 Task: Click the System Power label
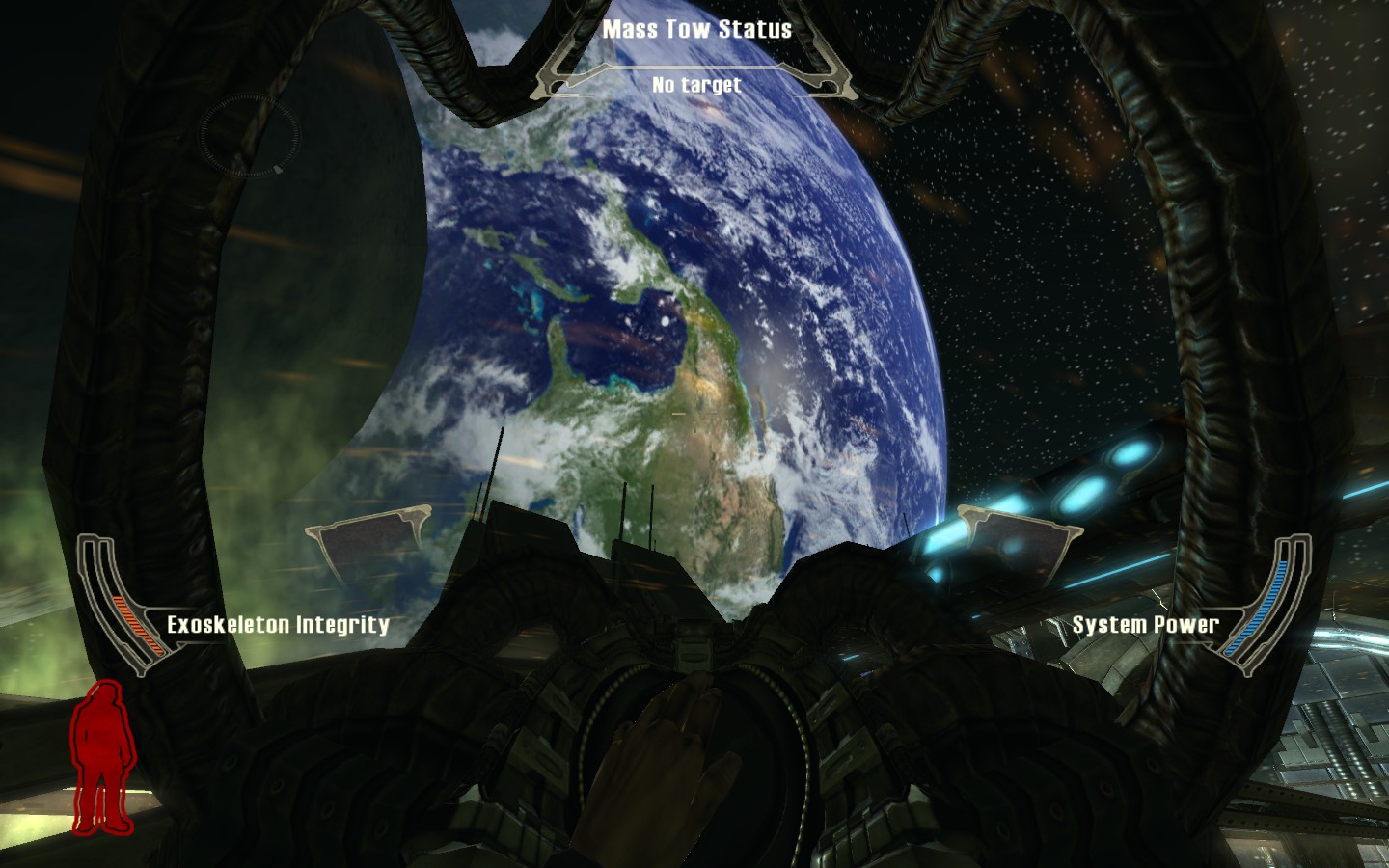coord(1146,624)
